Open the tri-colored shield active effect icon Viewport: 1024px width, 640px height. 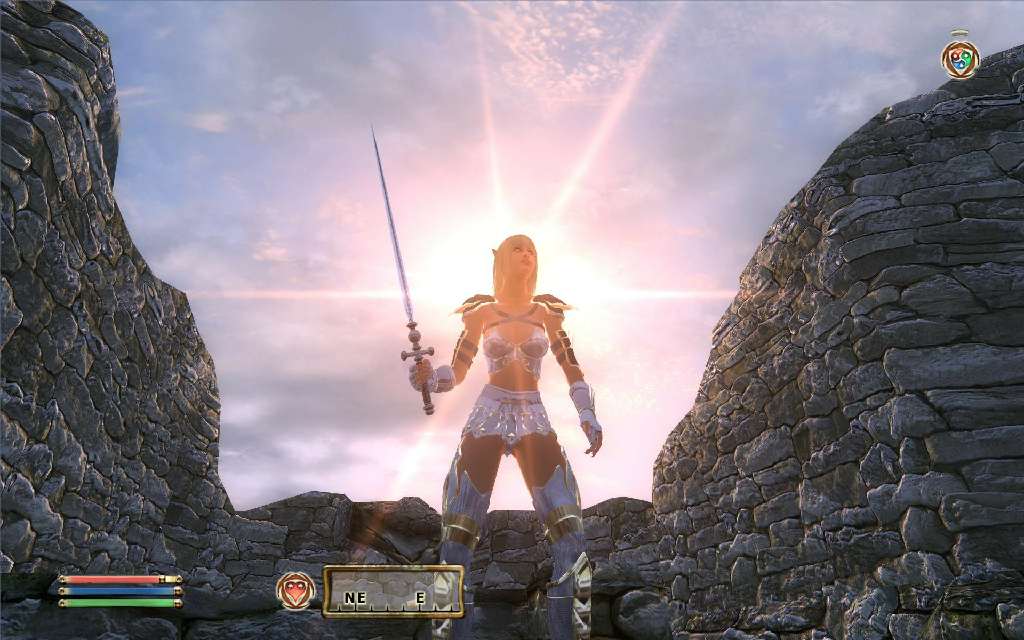pyautogui.click(x=960, y=59)
